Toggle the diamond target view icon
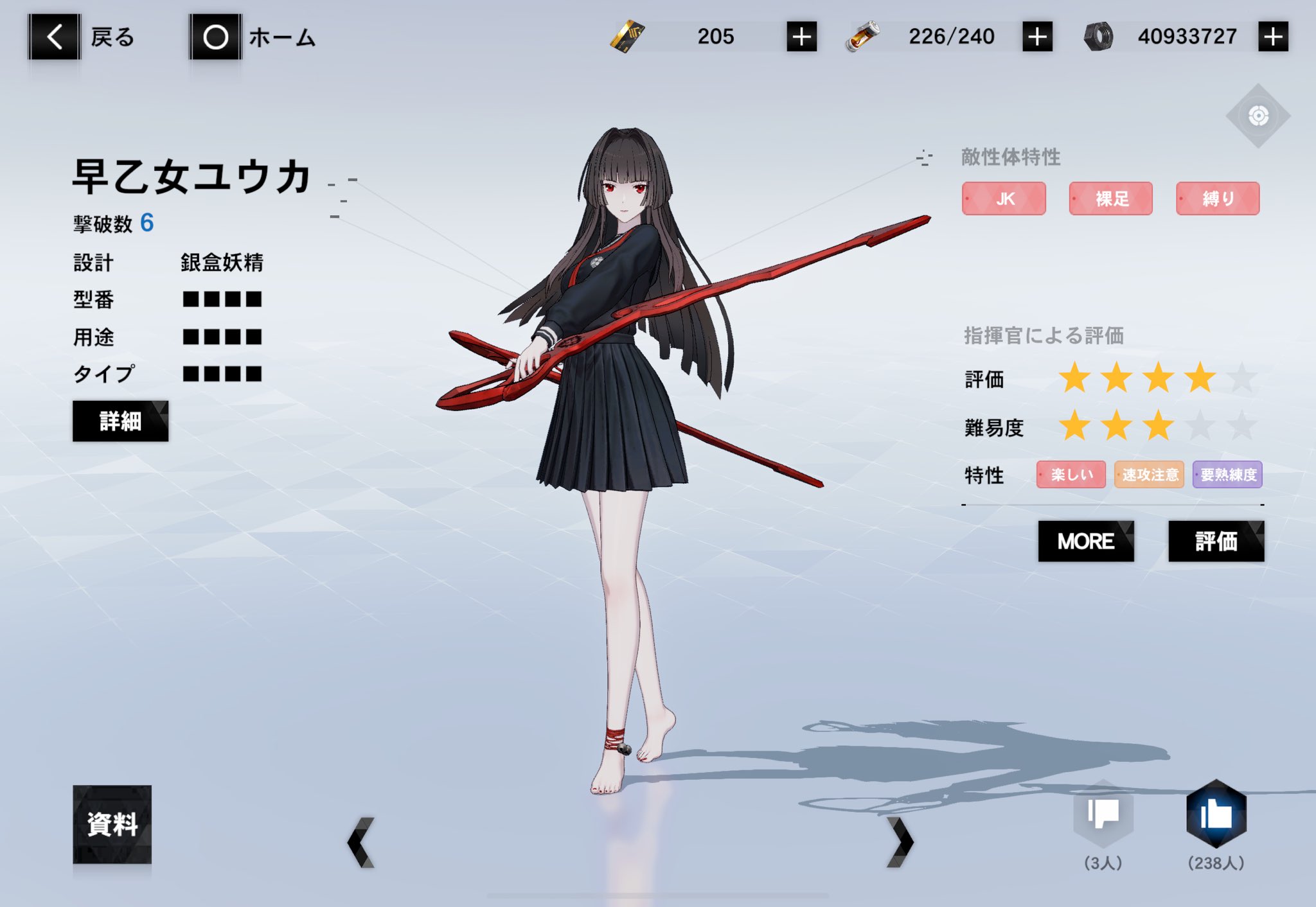The height and width of the screenshot is (907, 1316). (1258, 116)
